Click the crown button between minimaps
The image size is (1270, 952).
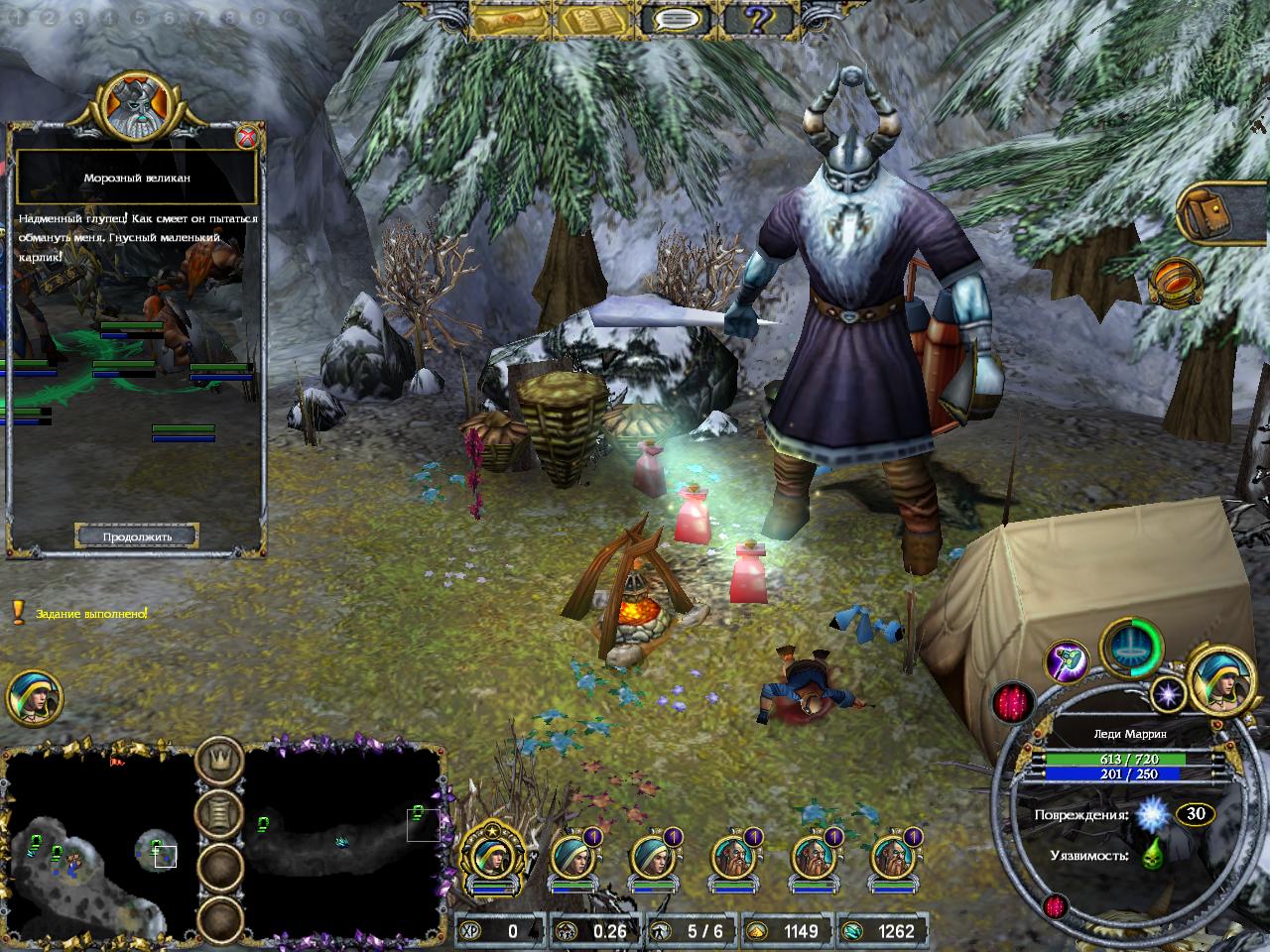pyautogui.click(x=220, y=762)
